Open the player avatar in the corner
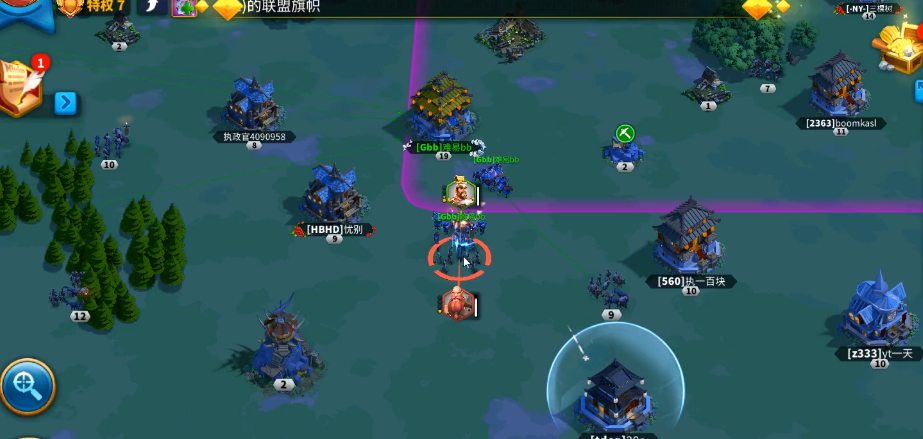The height and width of the screenshot is (439, 923). [20, 12]
